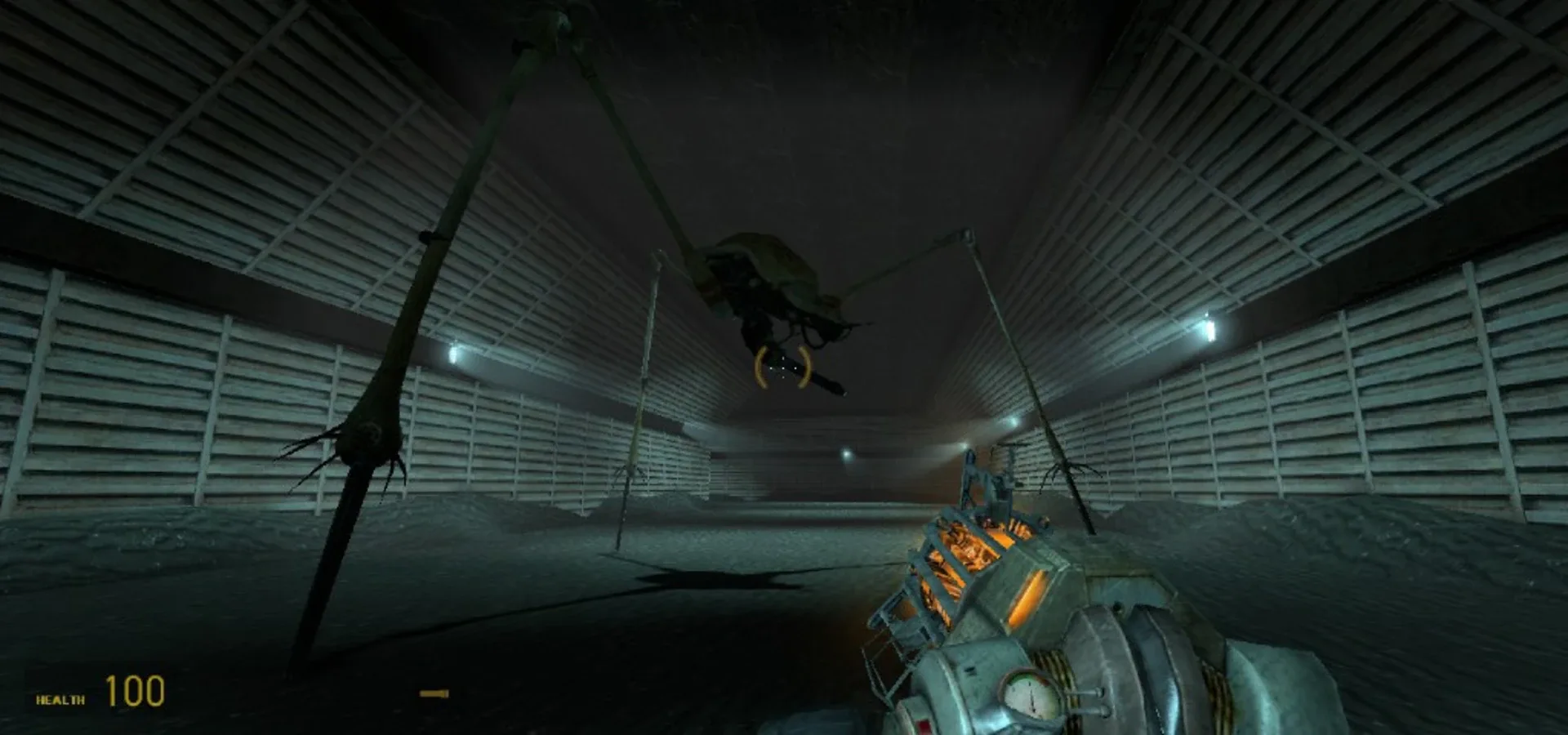Image resolution: width=1568 pixels, height=735 pixels.
Task: Click the flashlight icon on the HUD
Action: click(434, 693)
